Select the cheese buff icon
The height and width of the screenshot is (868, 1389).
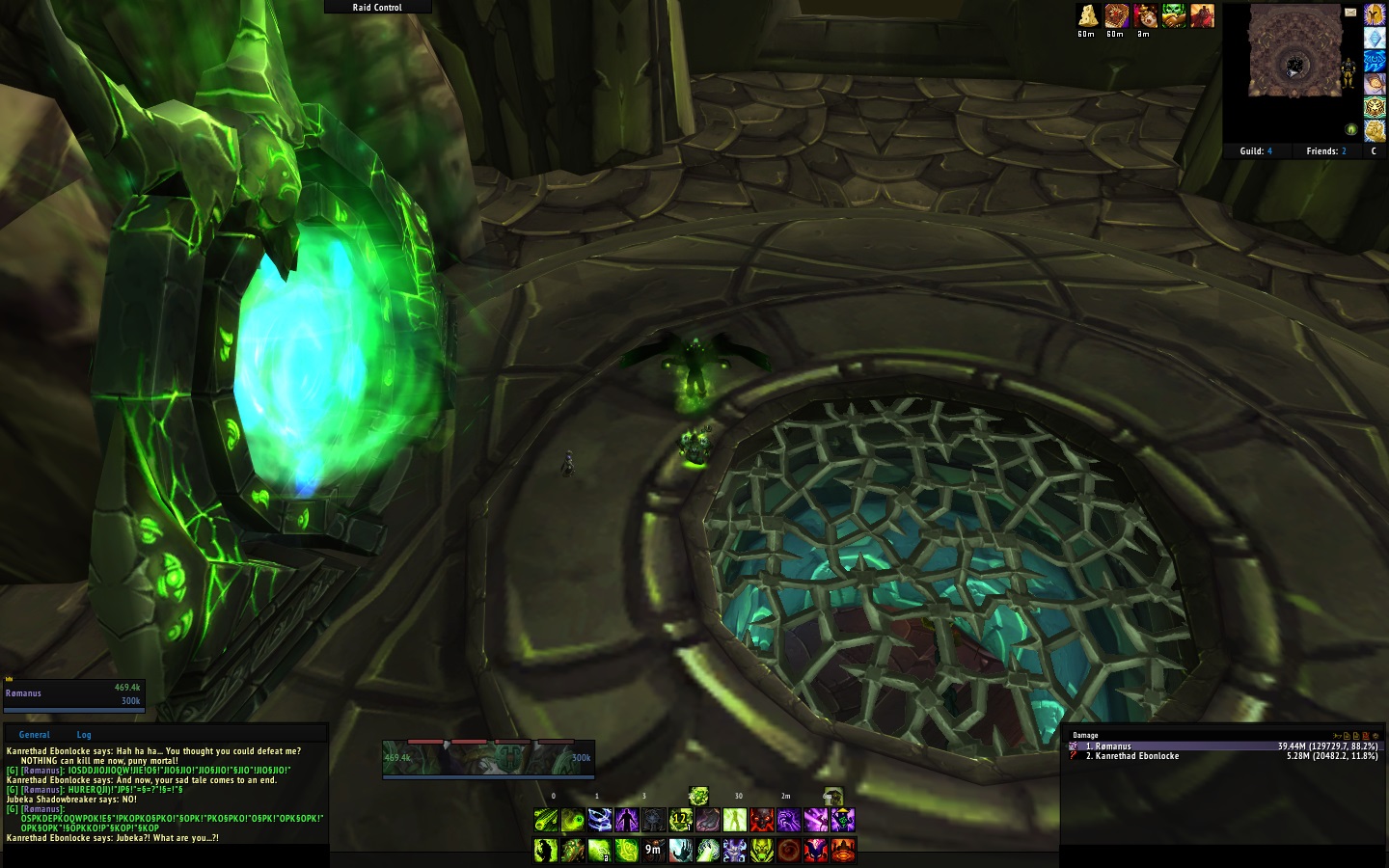(1088, 15)
